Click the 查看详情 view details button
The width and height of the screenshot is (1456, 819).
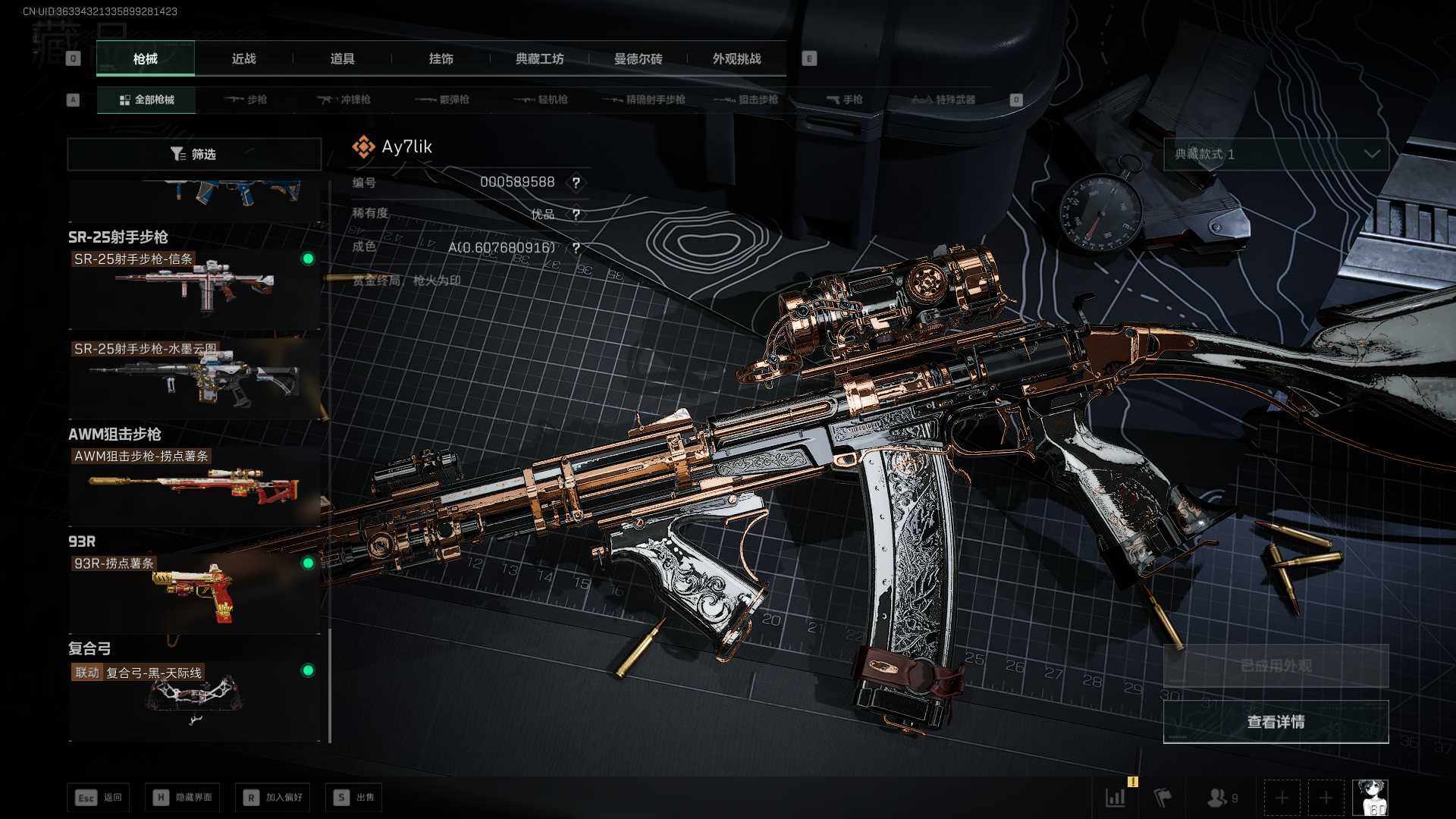tap(1276, 722)
